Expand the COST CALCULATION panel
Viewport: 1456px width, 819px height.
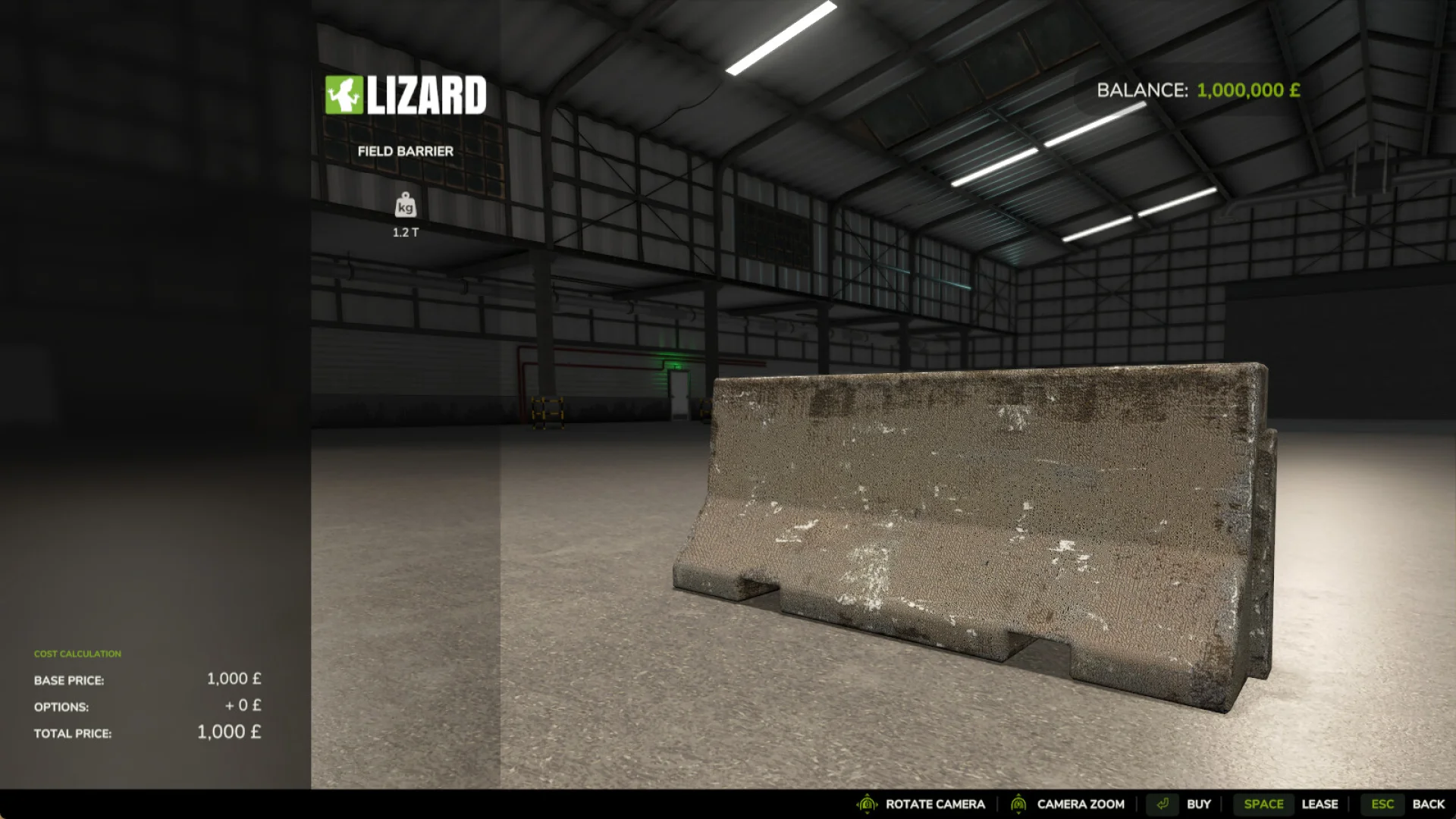pos(77,653)
